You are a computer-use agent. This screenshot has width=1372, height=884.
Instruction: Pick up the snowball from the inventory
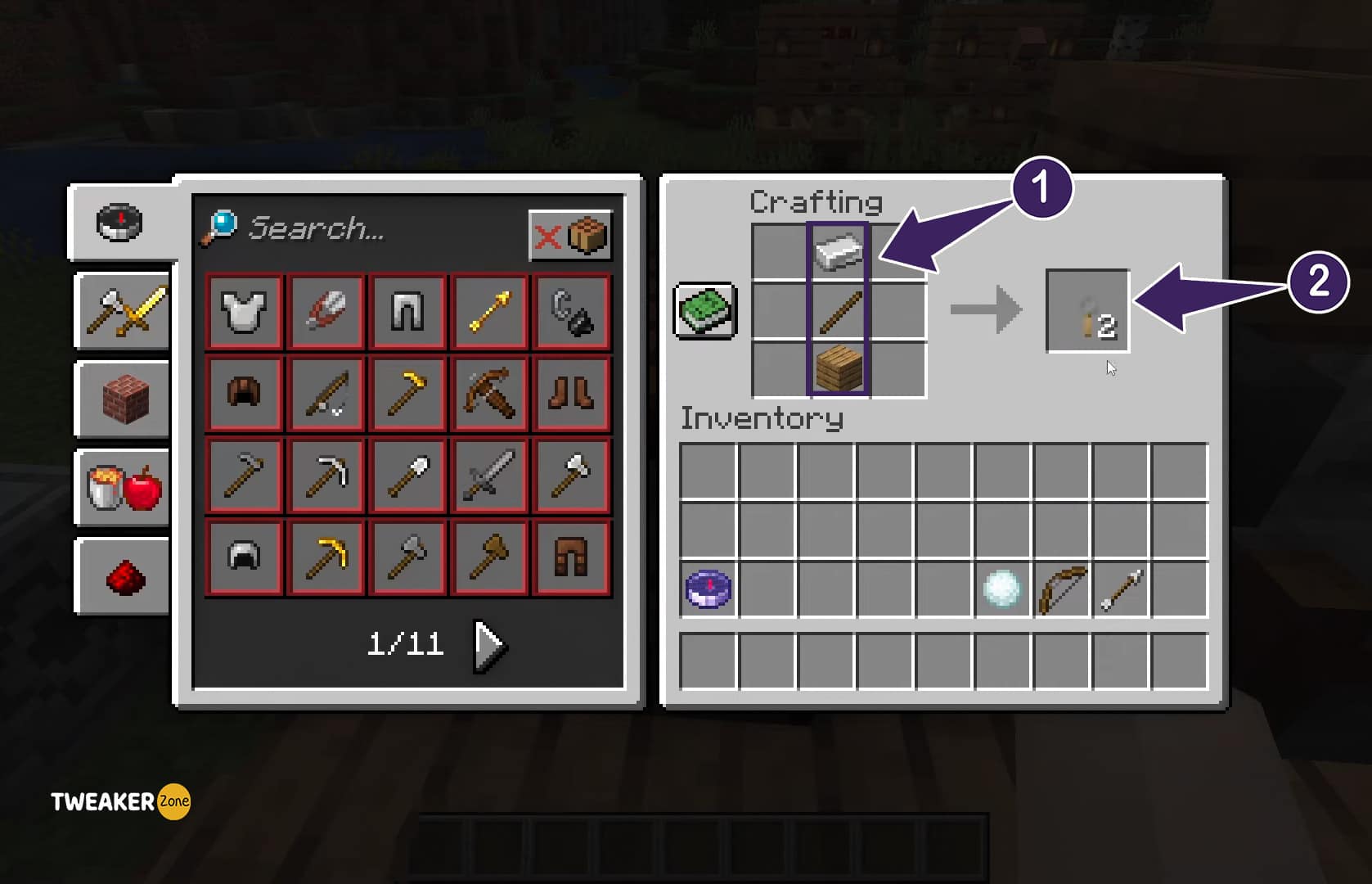(1001, 588)
